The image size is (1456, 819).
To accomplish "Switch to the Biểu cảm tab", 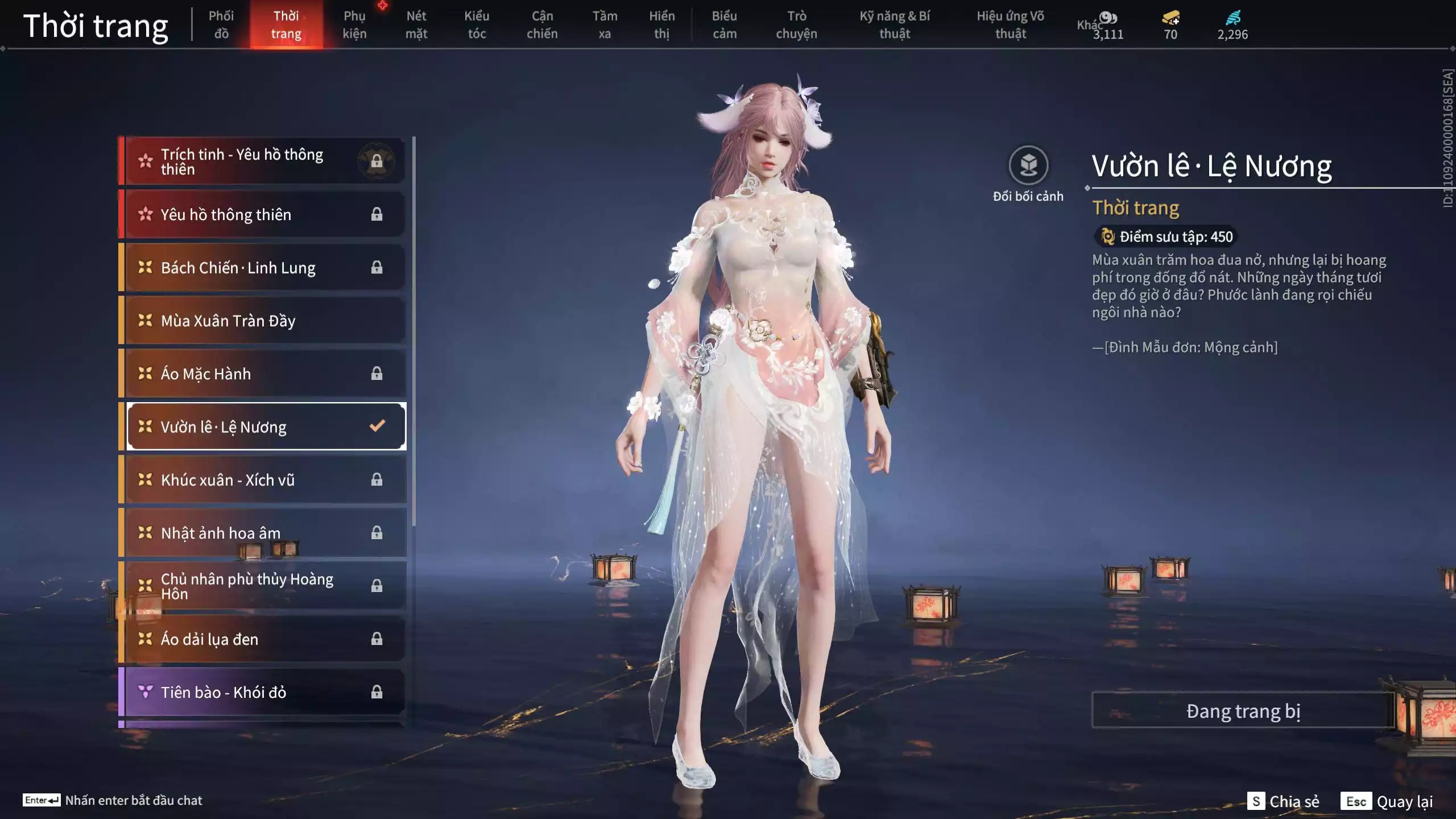I will (725, 25).
